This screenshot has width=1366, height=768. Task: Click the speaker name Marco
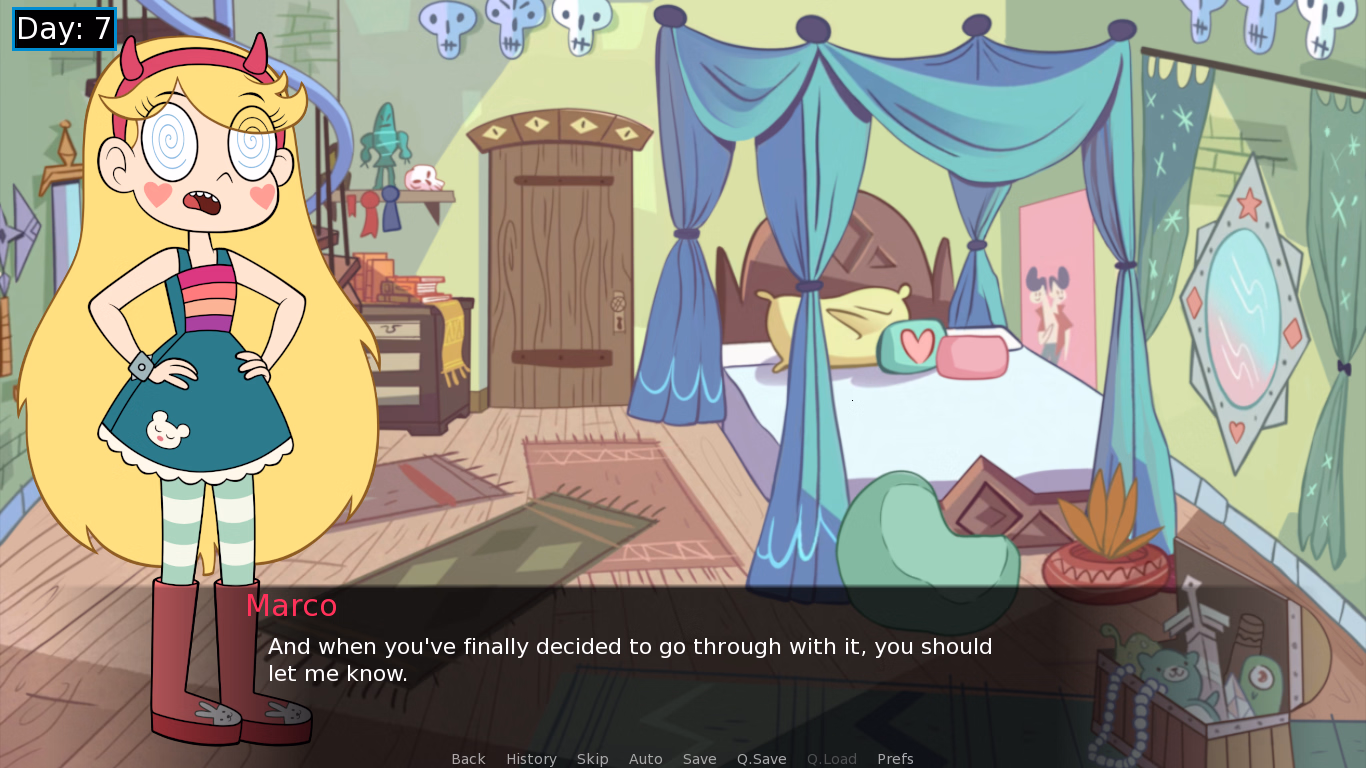pos(292,606)
